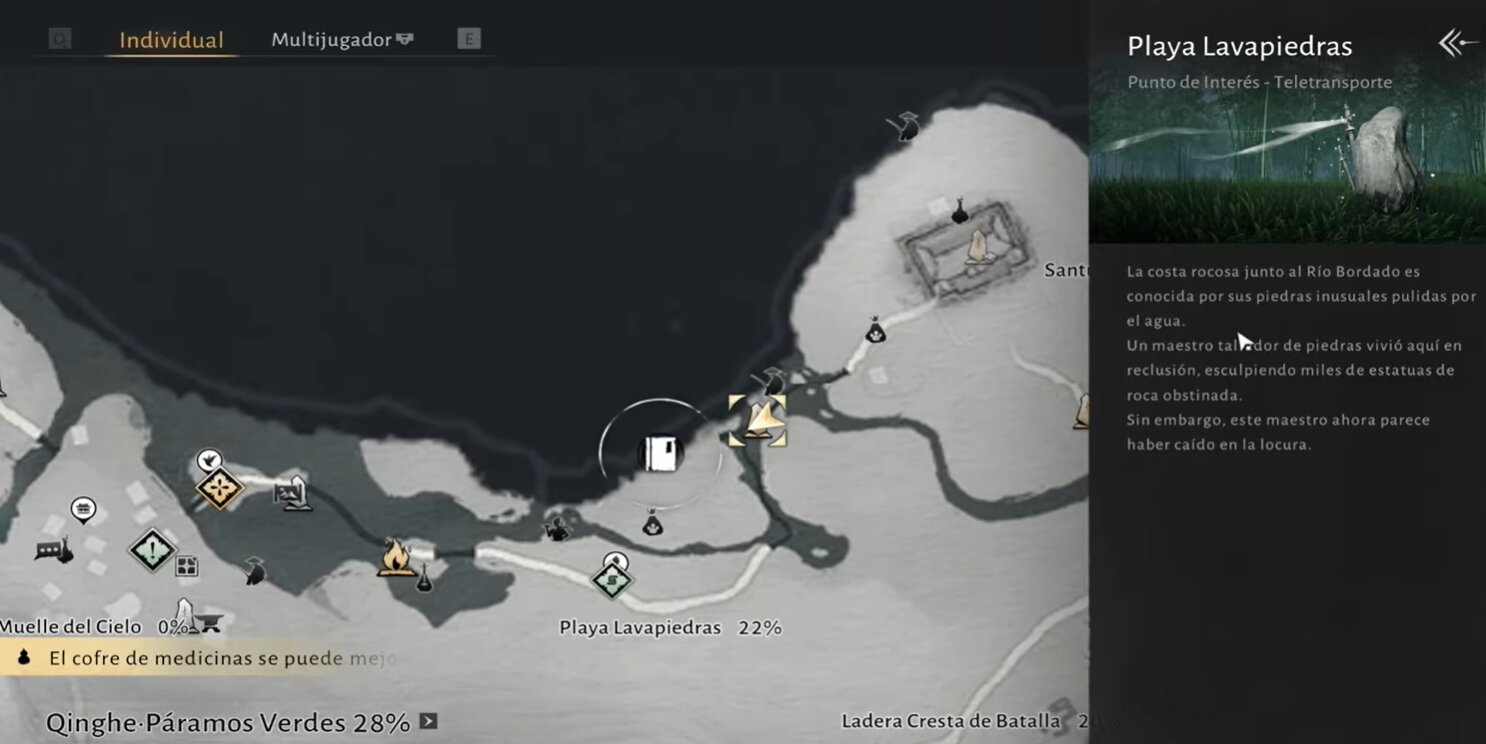Select the four-square grid marker
Image resolution: width=1486 pixels, height=744 pixels.
[186, 567]
